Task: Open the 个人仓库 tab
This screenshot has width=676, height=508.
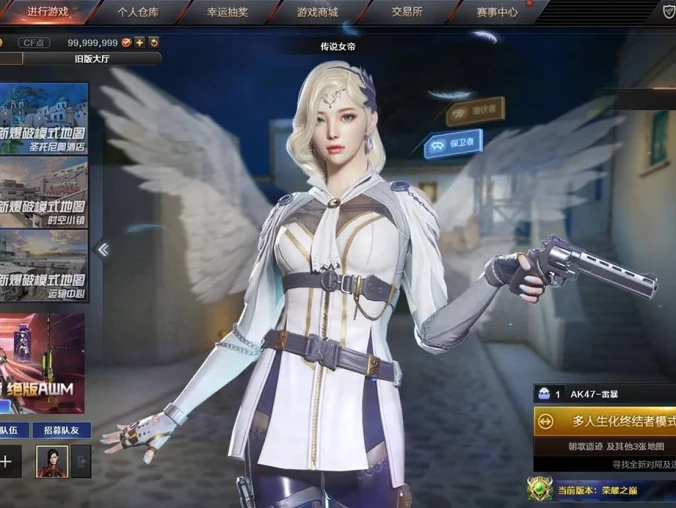Action: 140,12
